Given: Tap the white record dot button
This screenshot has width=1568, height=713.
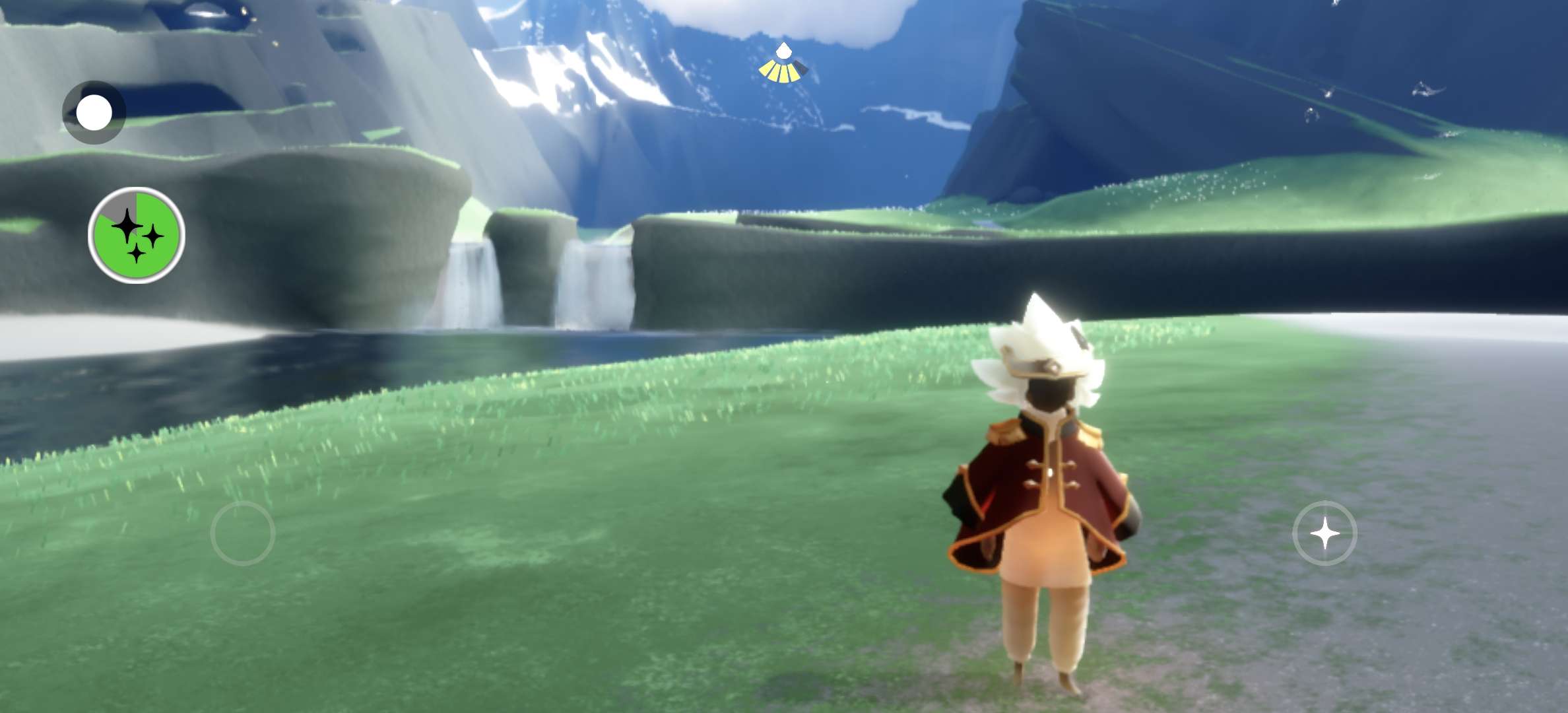Looking at the screenshot, I should click(x=94, y=112).
